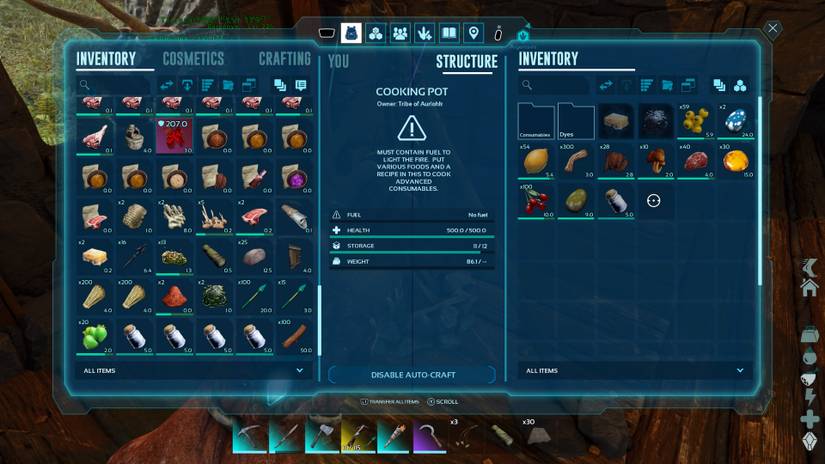Switch to the Cosmetics tab

click(x=193, y=60)
